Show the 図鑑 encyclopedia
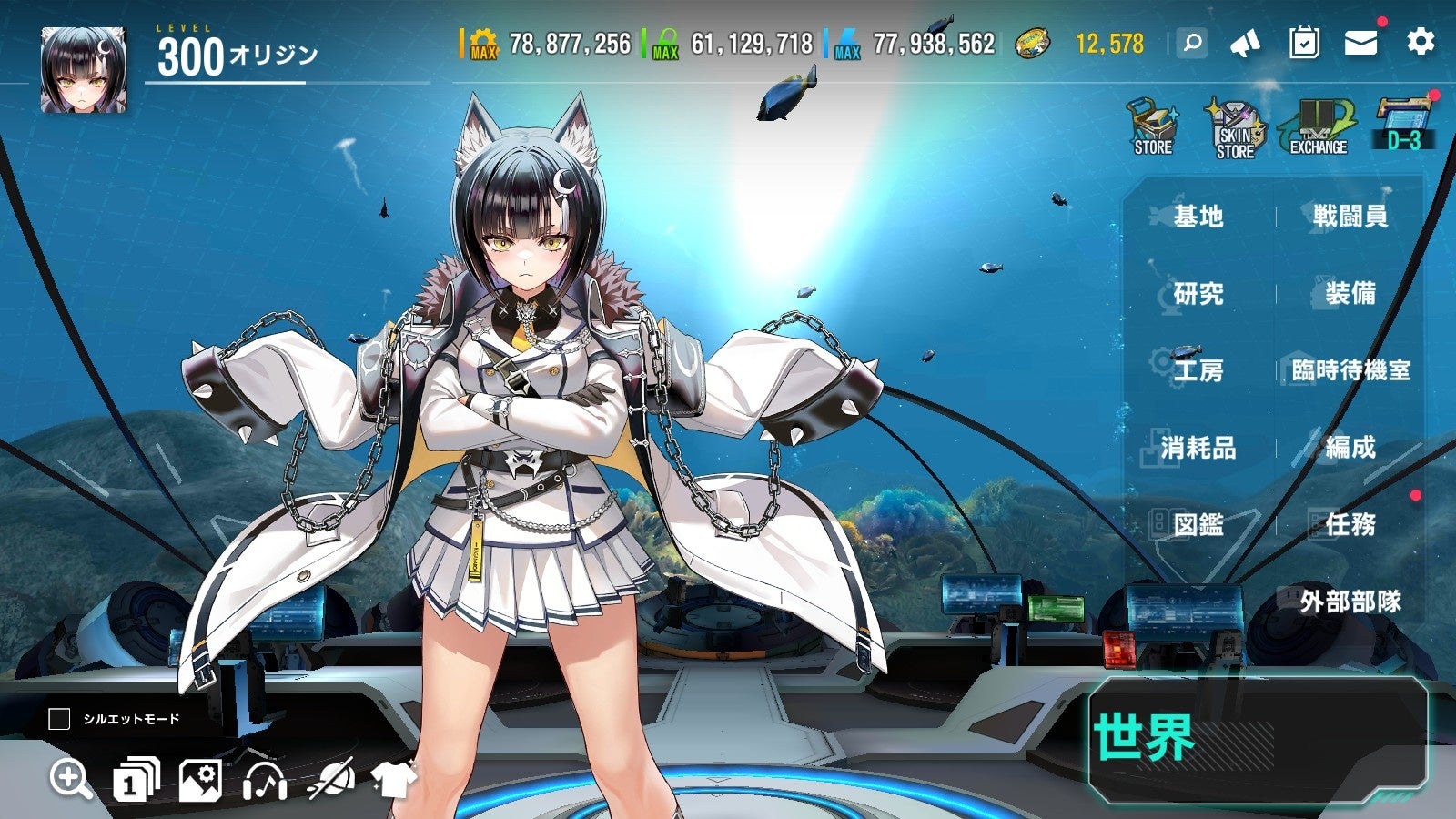The height and width of the screenshot is (819, 1456). [x=1198, y=524]
